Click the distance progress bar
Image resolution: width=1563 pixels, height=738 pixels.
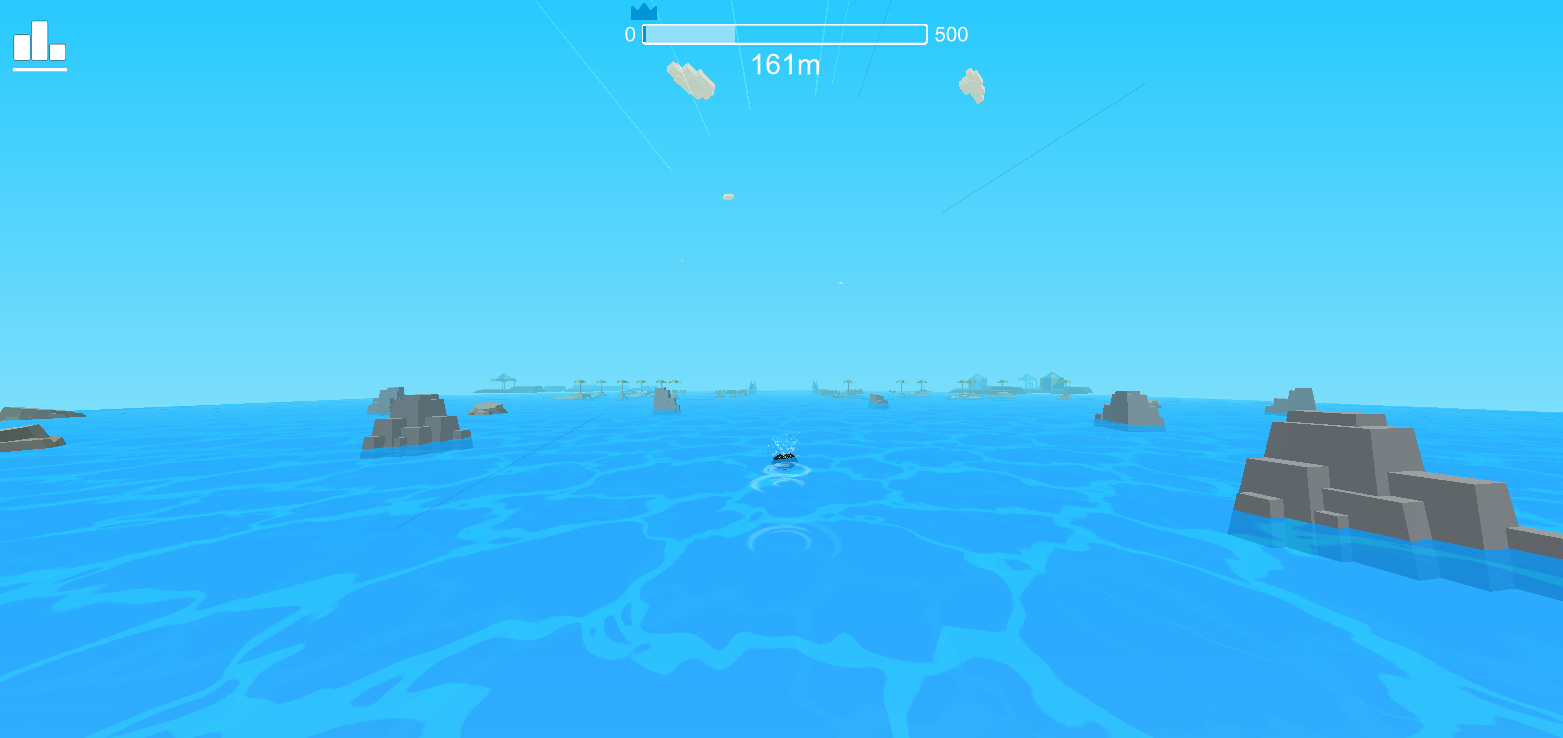tap(784, 33)
